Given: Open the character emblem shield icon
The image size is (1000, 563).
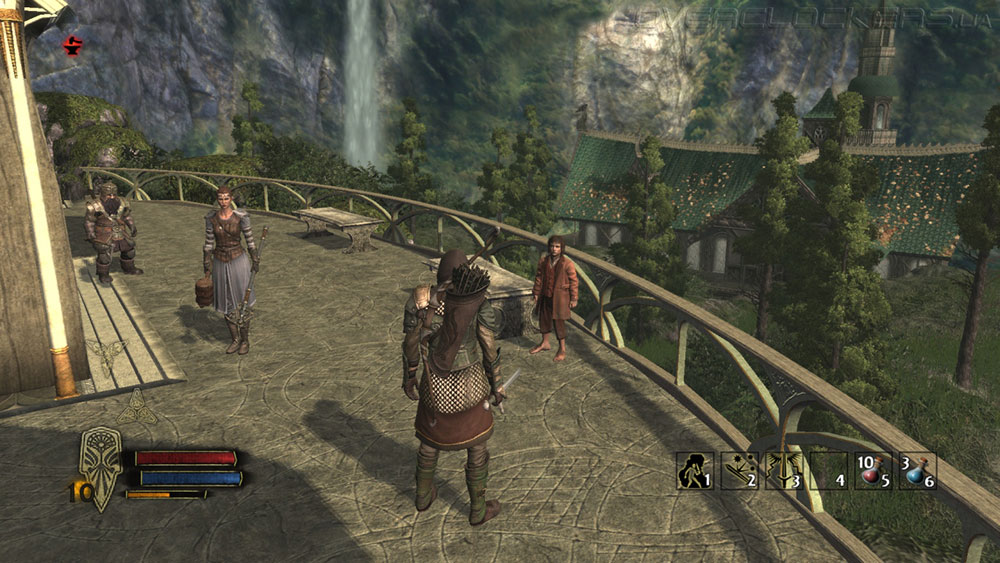Looking at the screenshot, I should 100,465.
